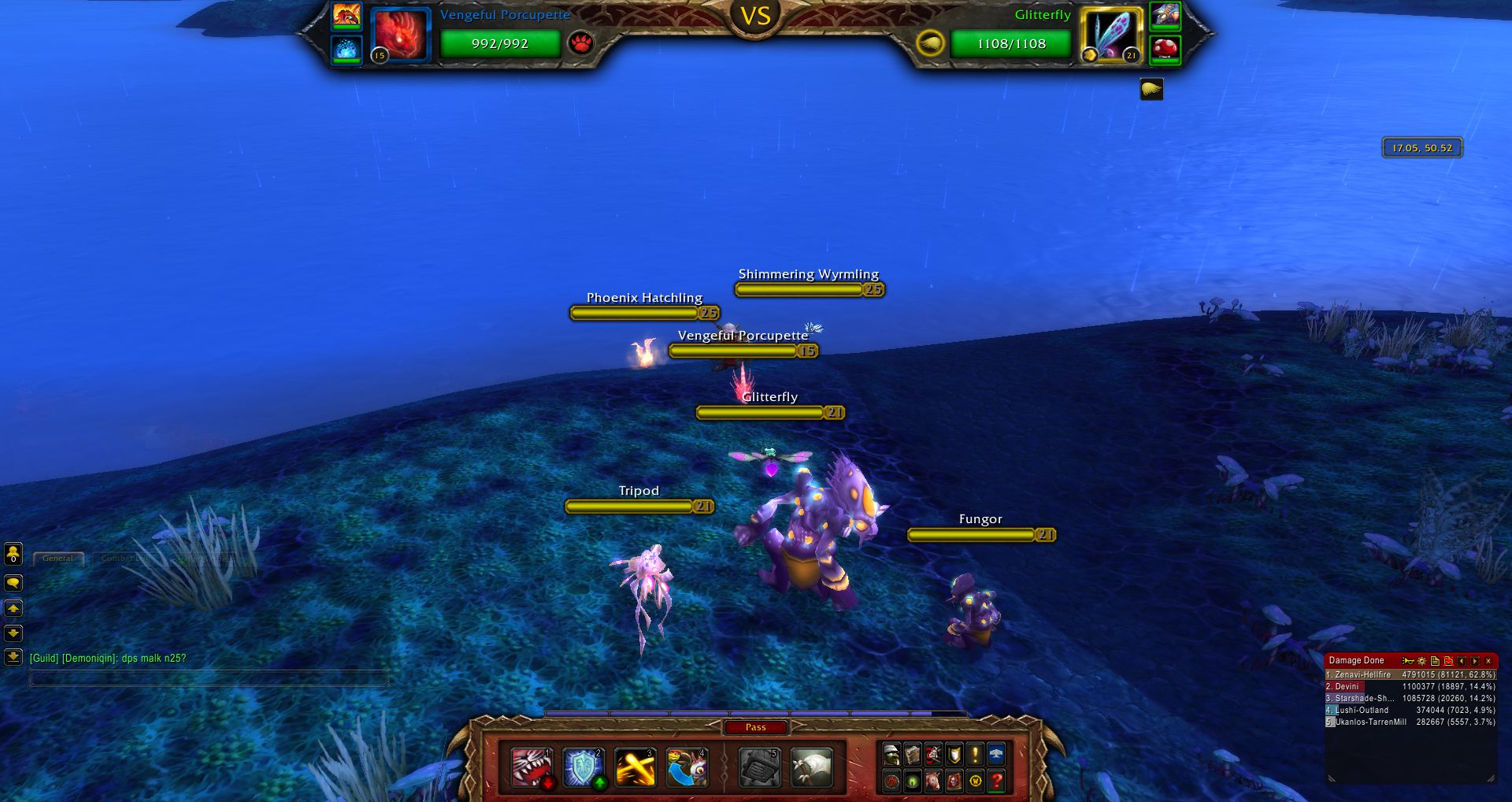Select the pet trap in slot 5

tap(759, 767)
